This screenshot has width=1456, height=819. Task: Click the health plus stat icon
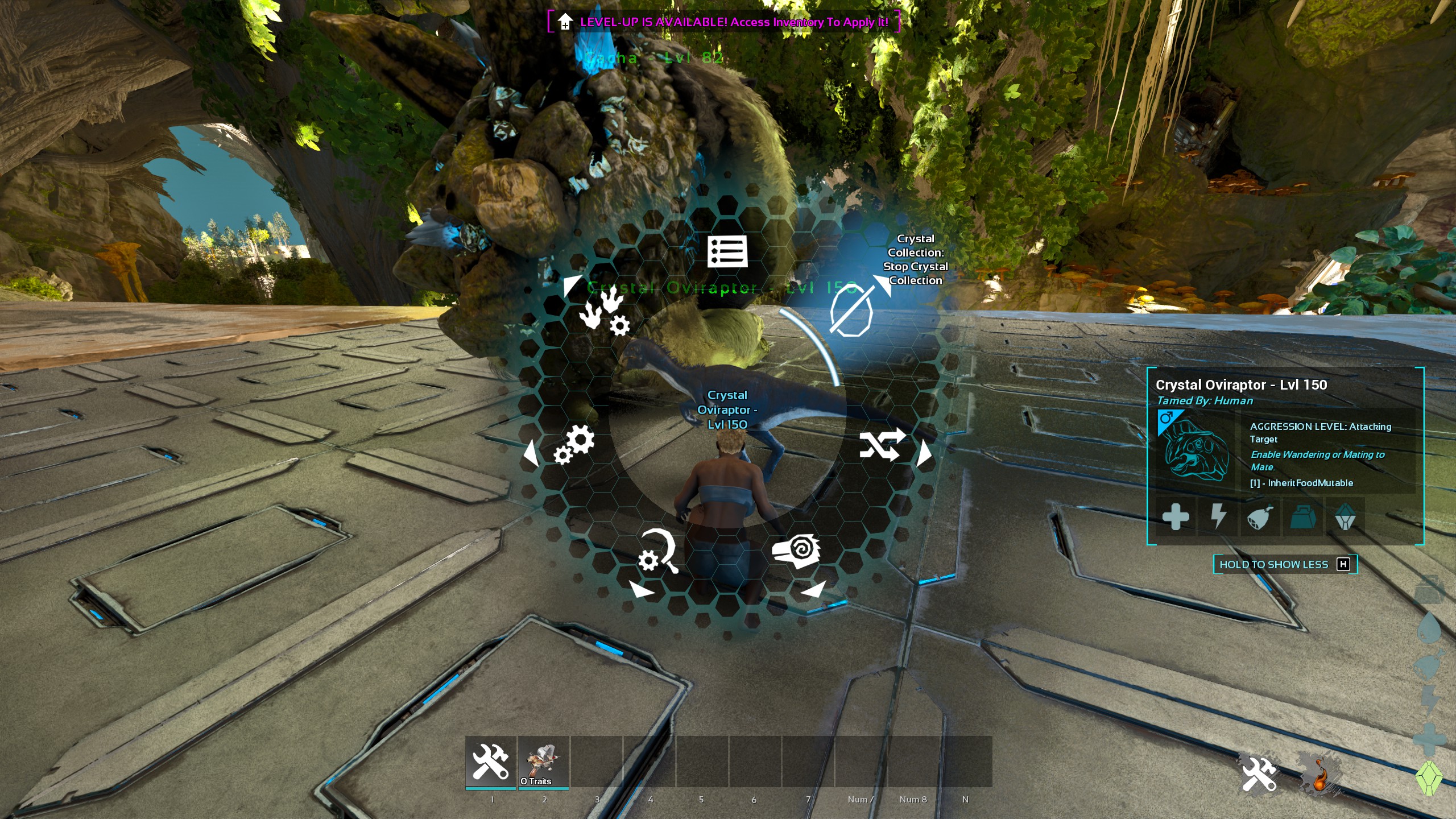click(1176, 517)
